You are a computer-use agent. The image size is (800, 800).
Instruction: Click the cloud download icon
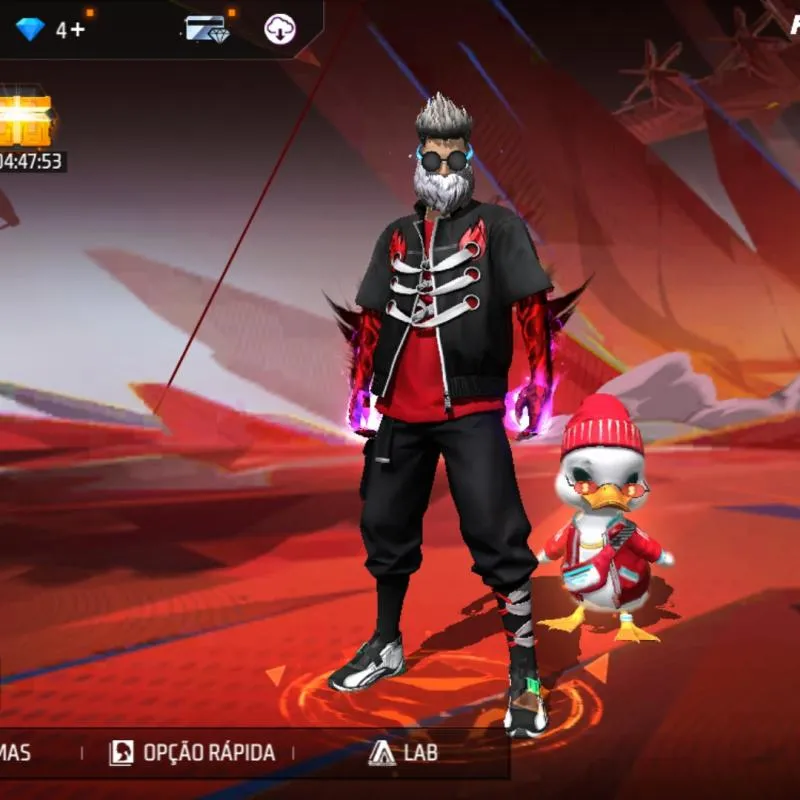click(280, 29)
